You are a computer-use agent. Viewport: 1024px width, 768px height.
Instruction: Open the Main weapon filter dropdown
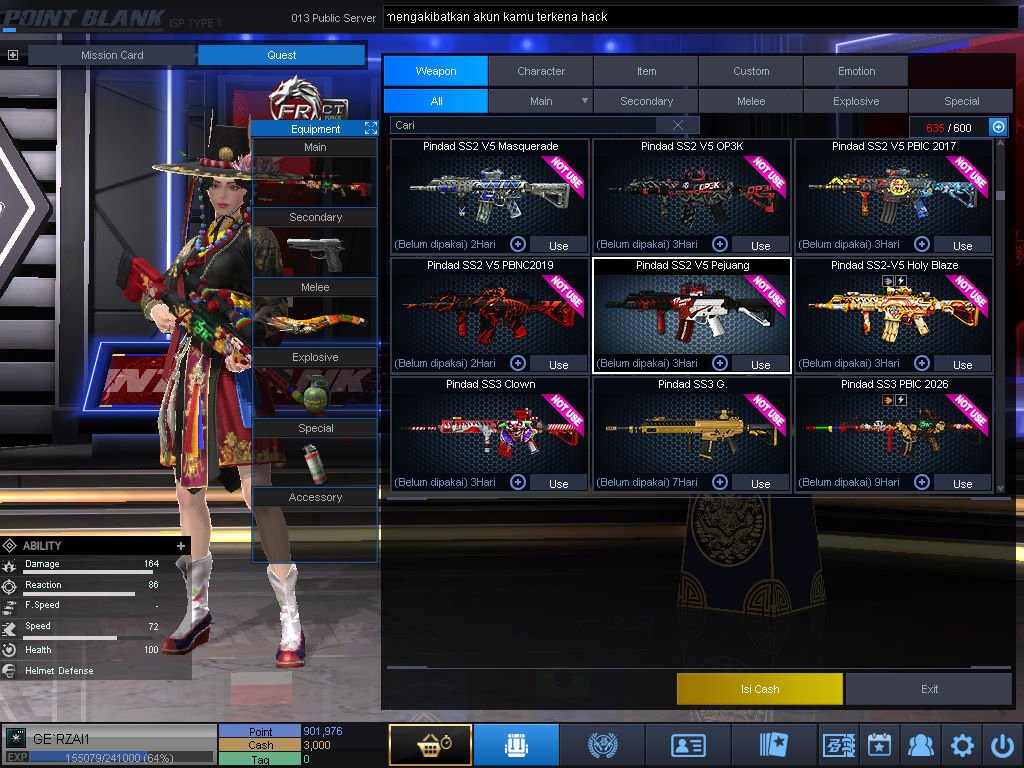pos(585,101)
